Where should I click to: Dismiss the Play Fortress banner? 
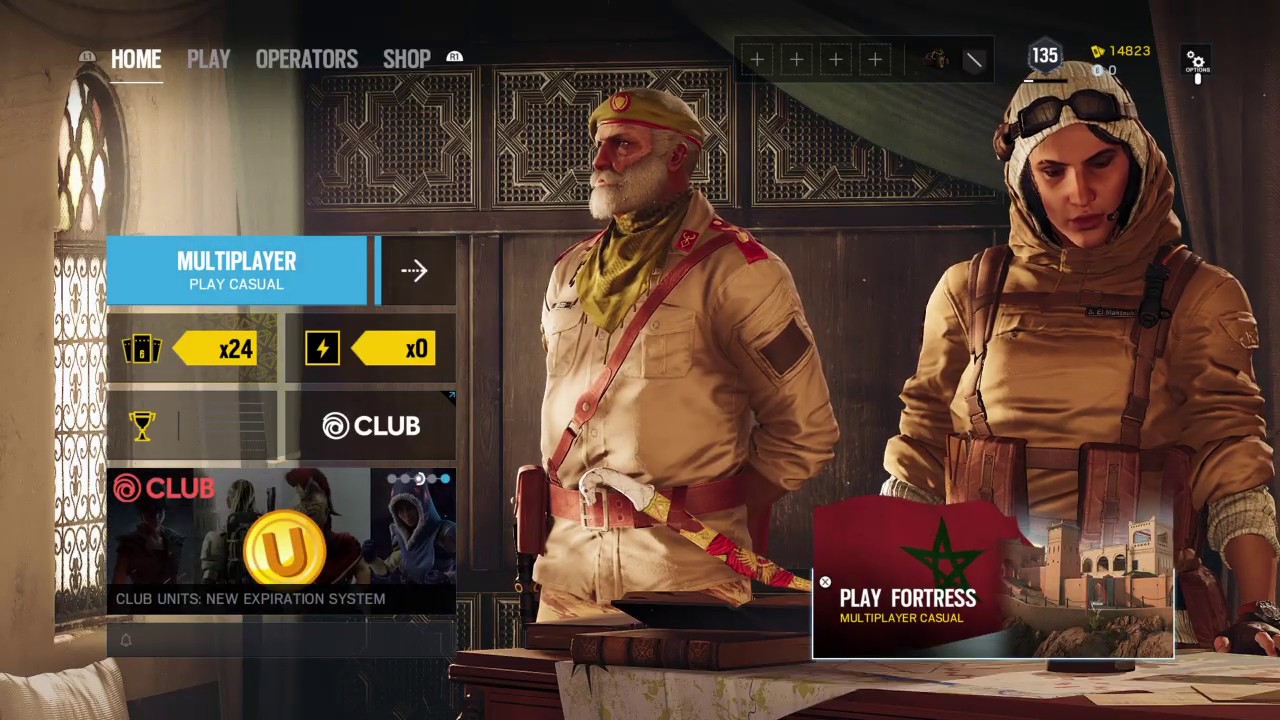[x=825, y=582]
